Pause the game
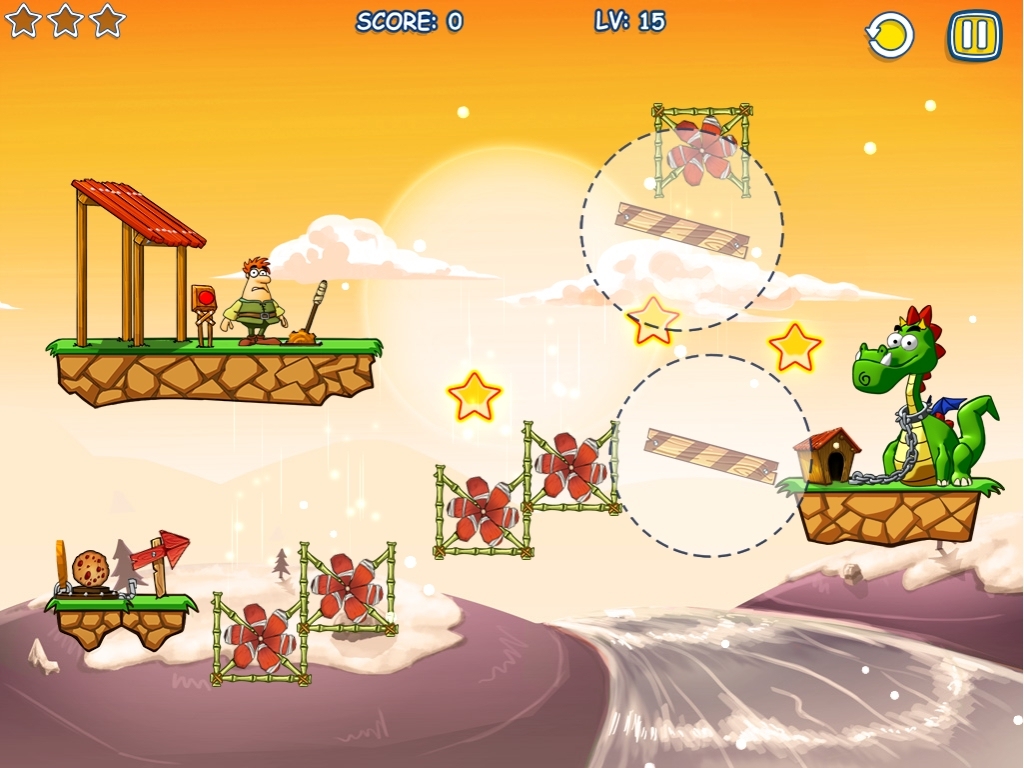 974,36
